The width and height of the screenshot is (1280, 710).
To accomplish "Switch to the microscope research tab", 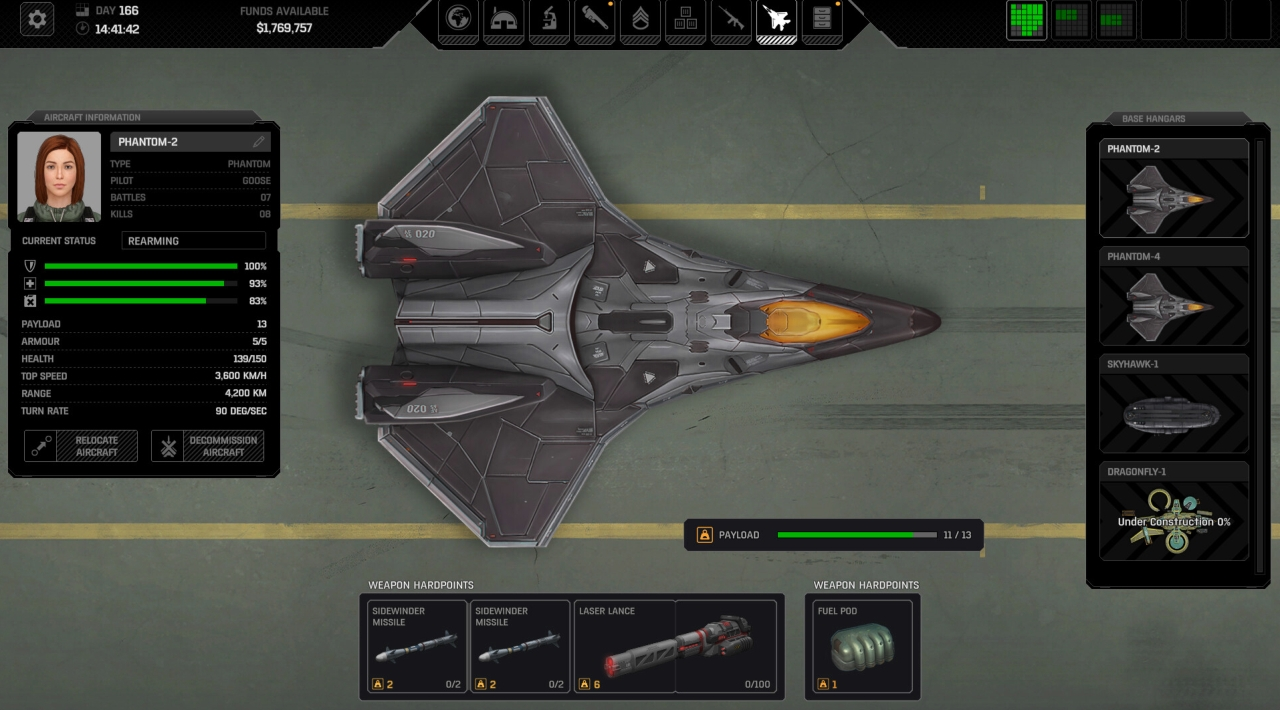I will point(549,20).
